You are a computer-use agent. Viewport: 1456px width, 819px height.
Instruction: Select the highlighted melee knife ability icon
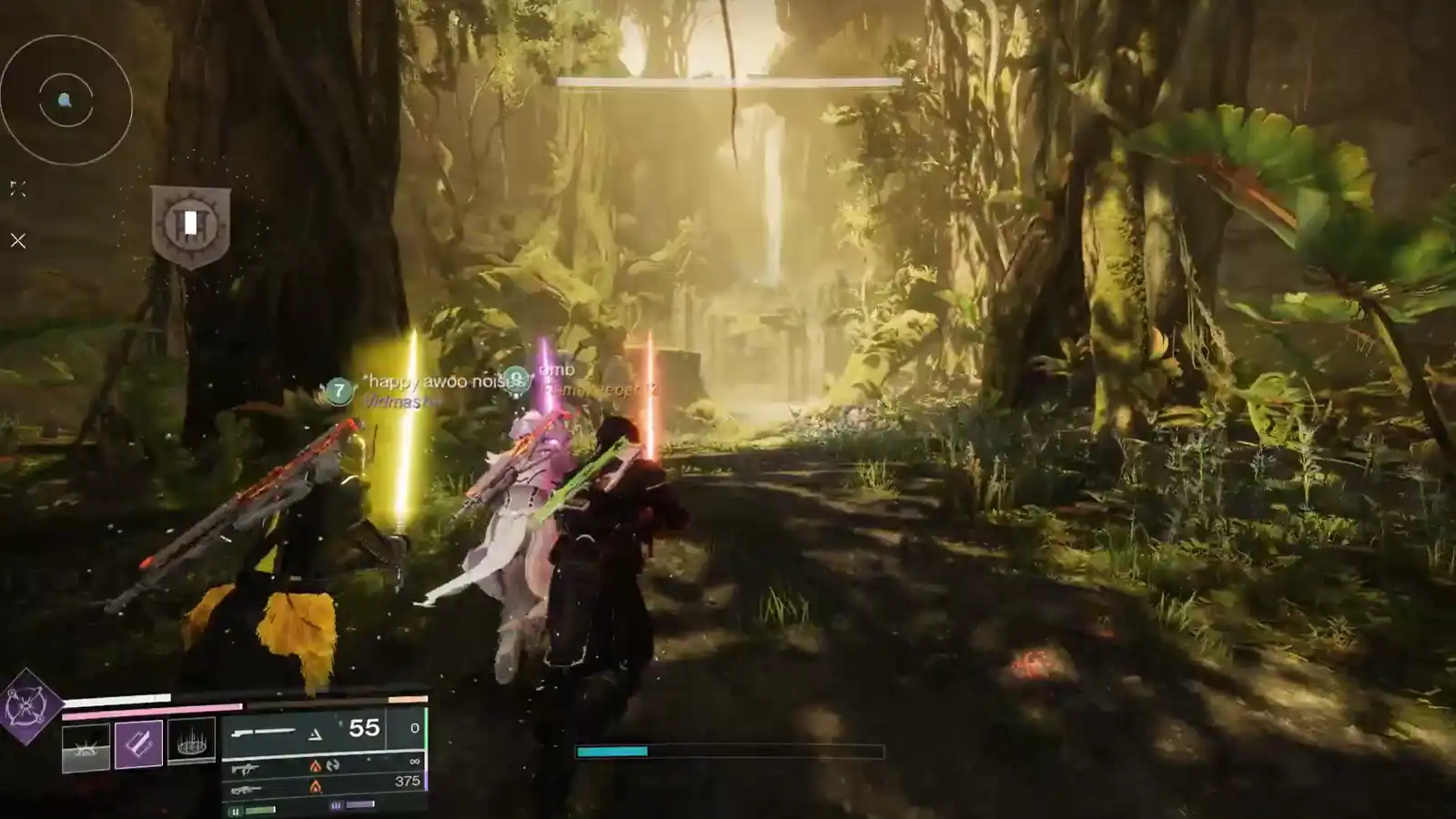pyautogui.click(x=138, y=743)
